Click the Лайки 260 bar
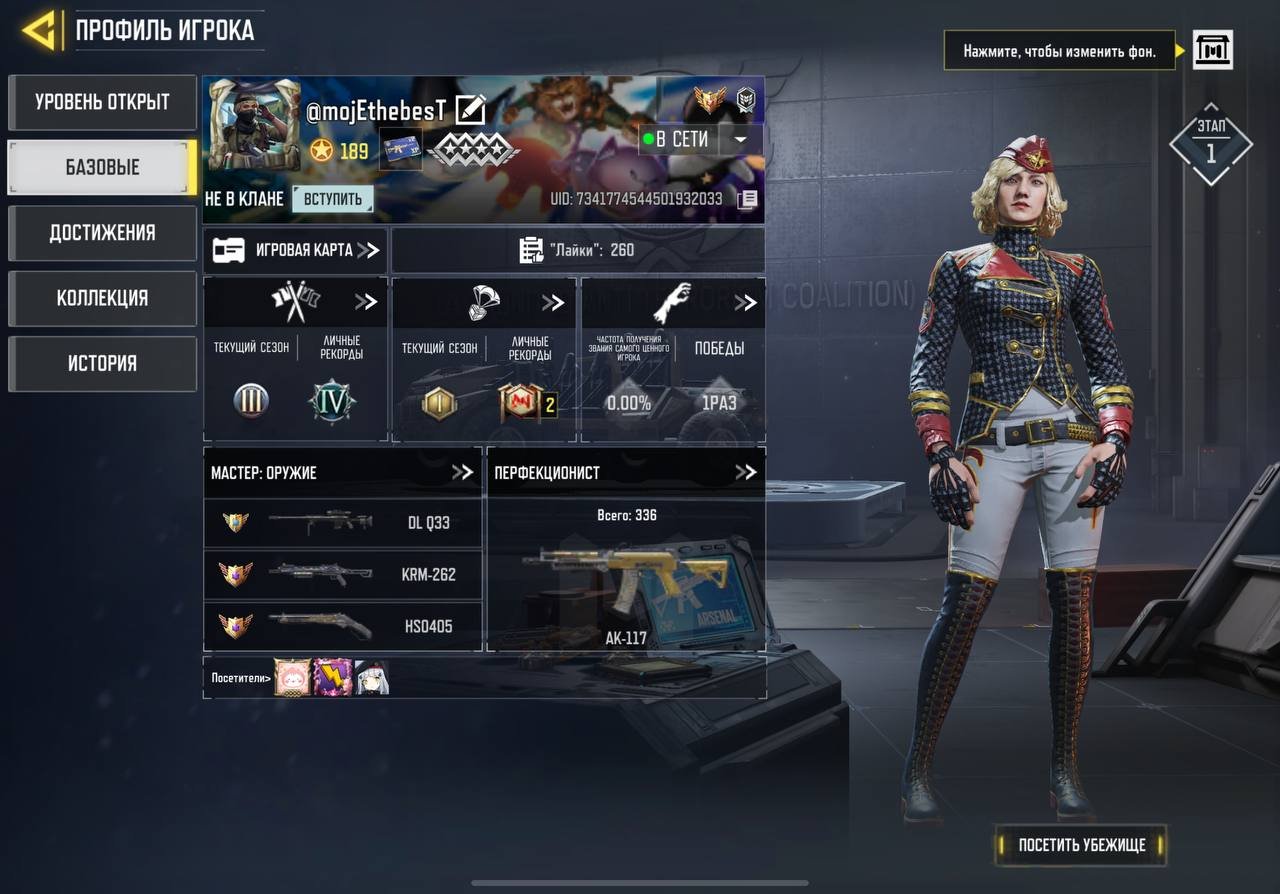1280x894 pixels. [x=578, y=250]
